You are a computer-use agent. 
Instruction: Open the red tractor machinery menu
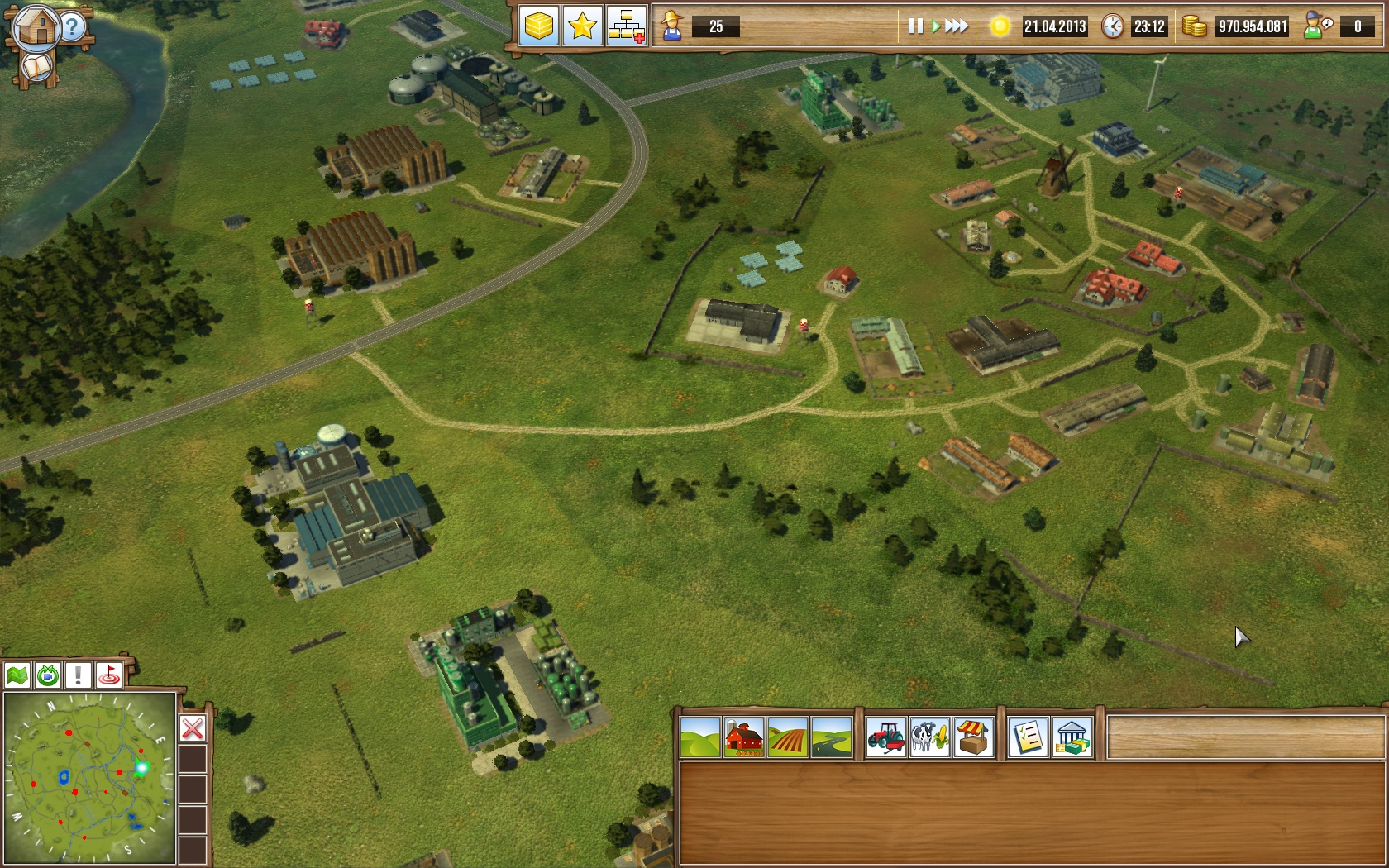pos(885,737)
